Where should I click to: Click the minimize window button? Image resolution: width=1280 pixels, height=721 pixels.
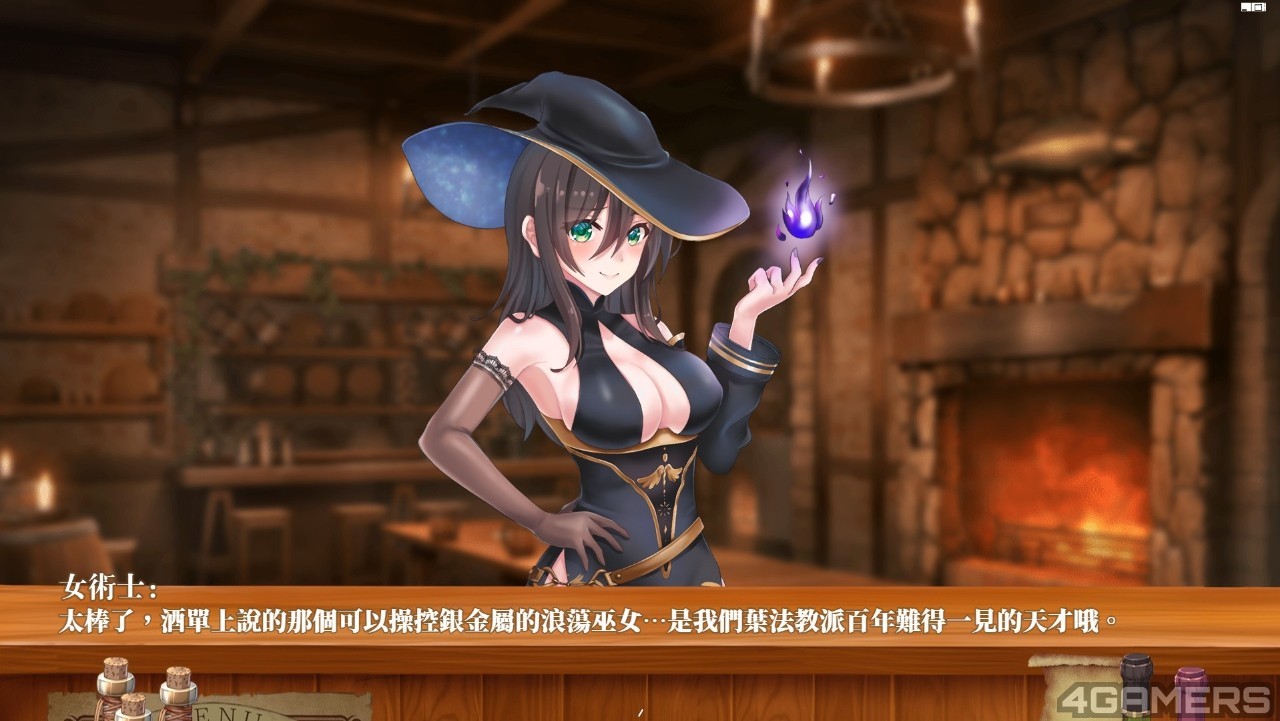(x=1248, y=7)
